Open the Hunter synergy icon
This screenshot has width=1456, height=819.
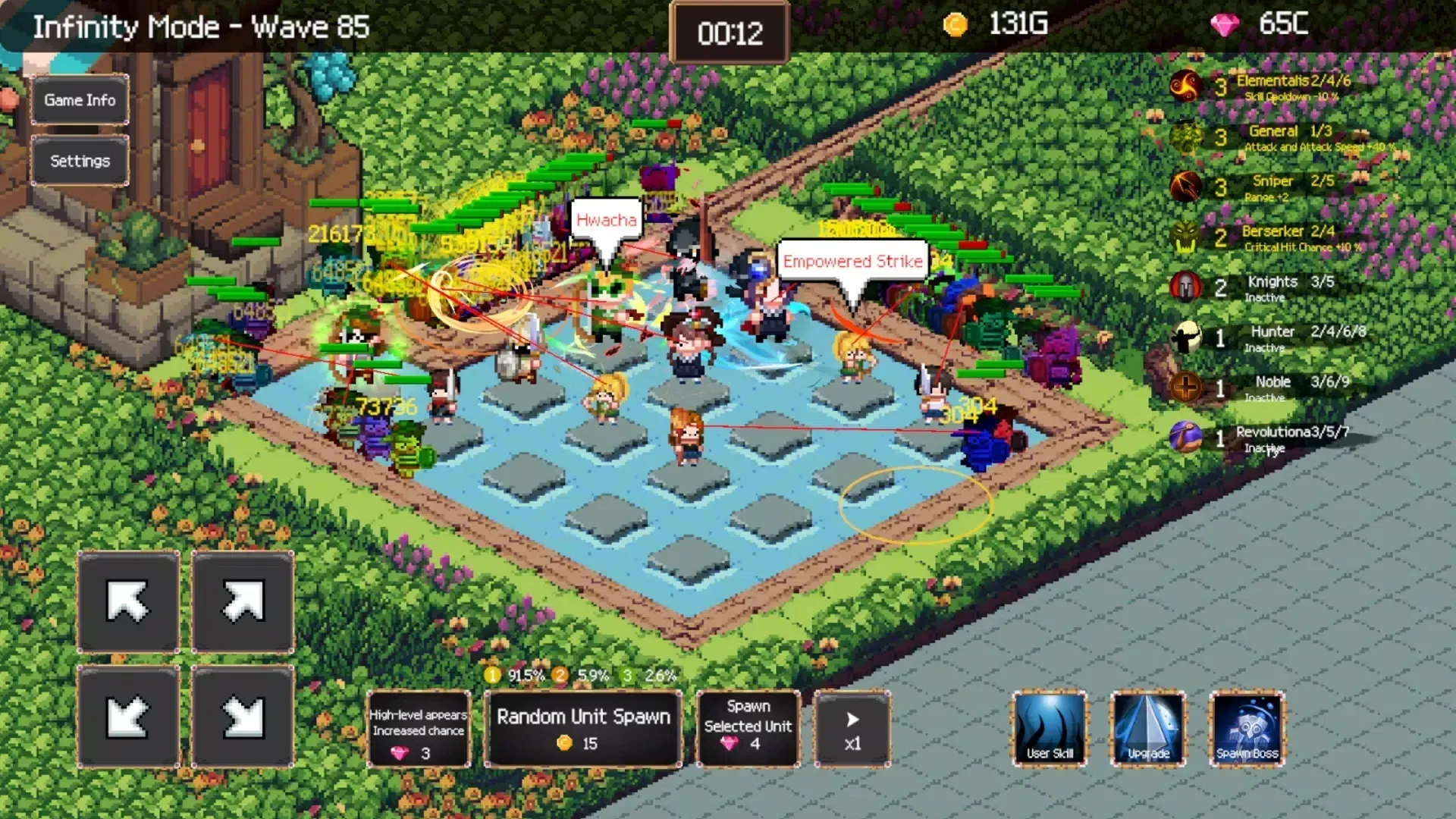point(1185,338)
